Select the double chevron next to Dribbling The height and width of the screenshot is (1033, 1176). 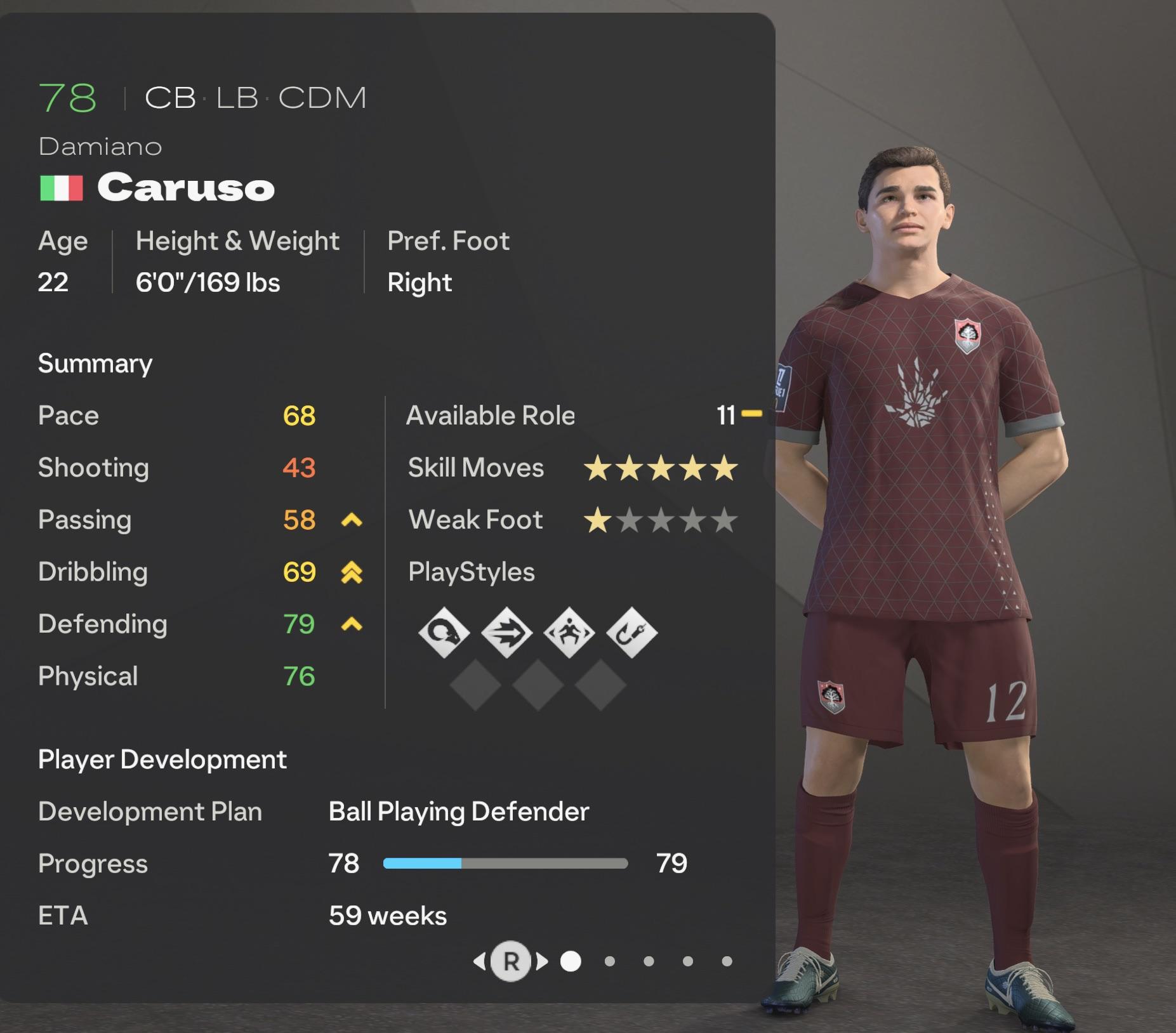[351, 572]
